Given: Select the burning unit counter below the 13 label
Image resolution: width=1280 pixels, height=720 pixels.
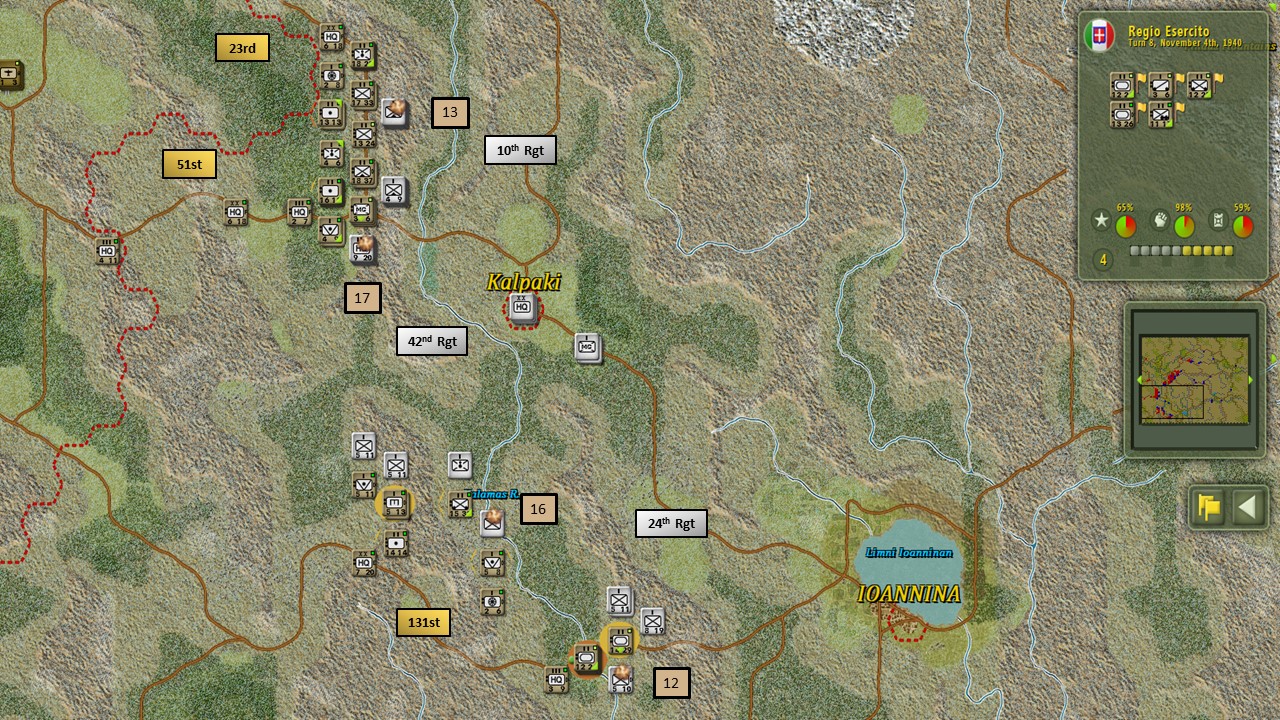Looking at the screenshot, I should 394,113.
